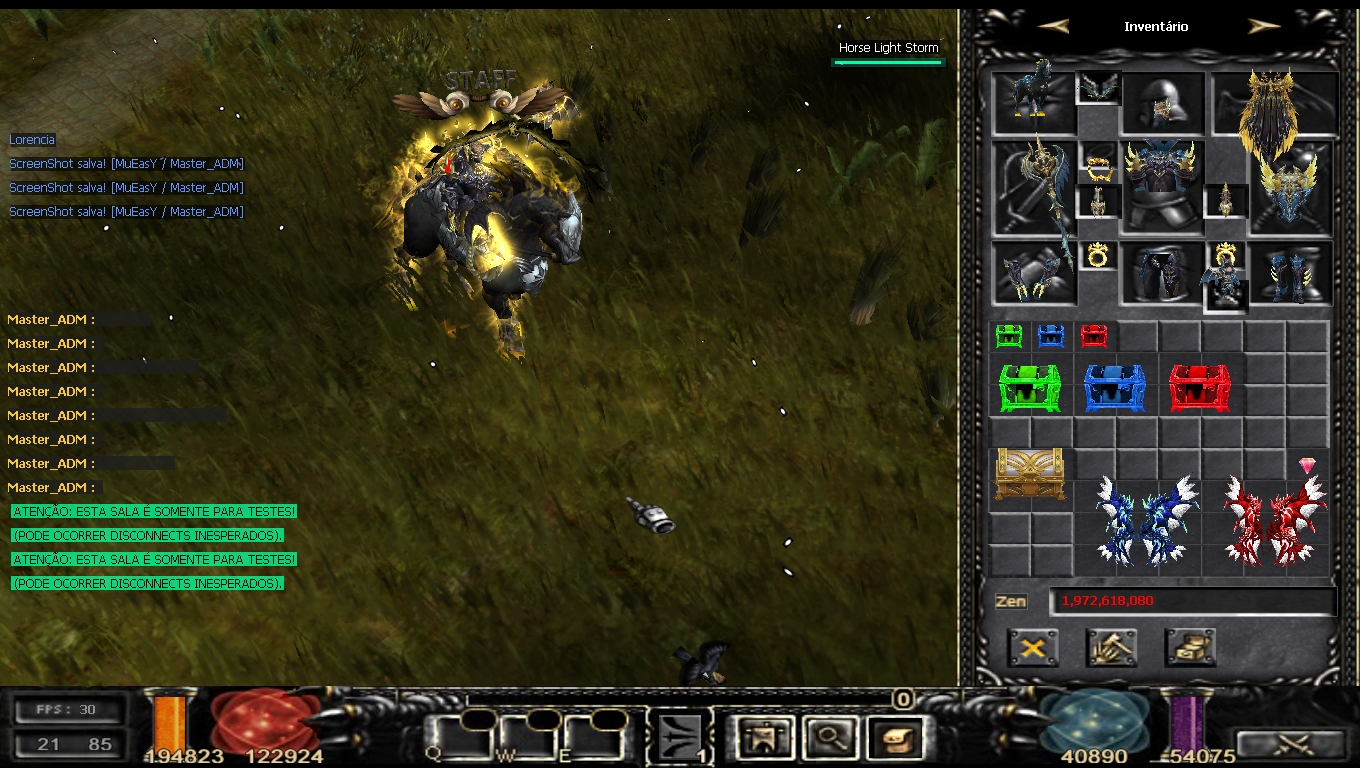The width and height of the screenshot is (1360, 768).
Task: Select the equipped helmet slot
Action: pos(1162,103)
